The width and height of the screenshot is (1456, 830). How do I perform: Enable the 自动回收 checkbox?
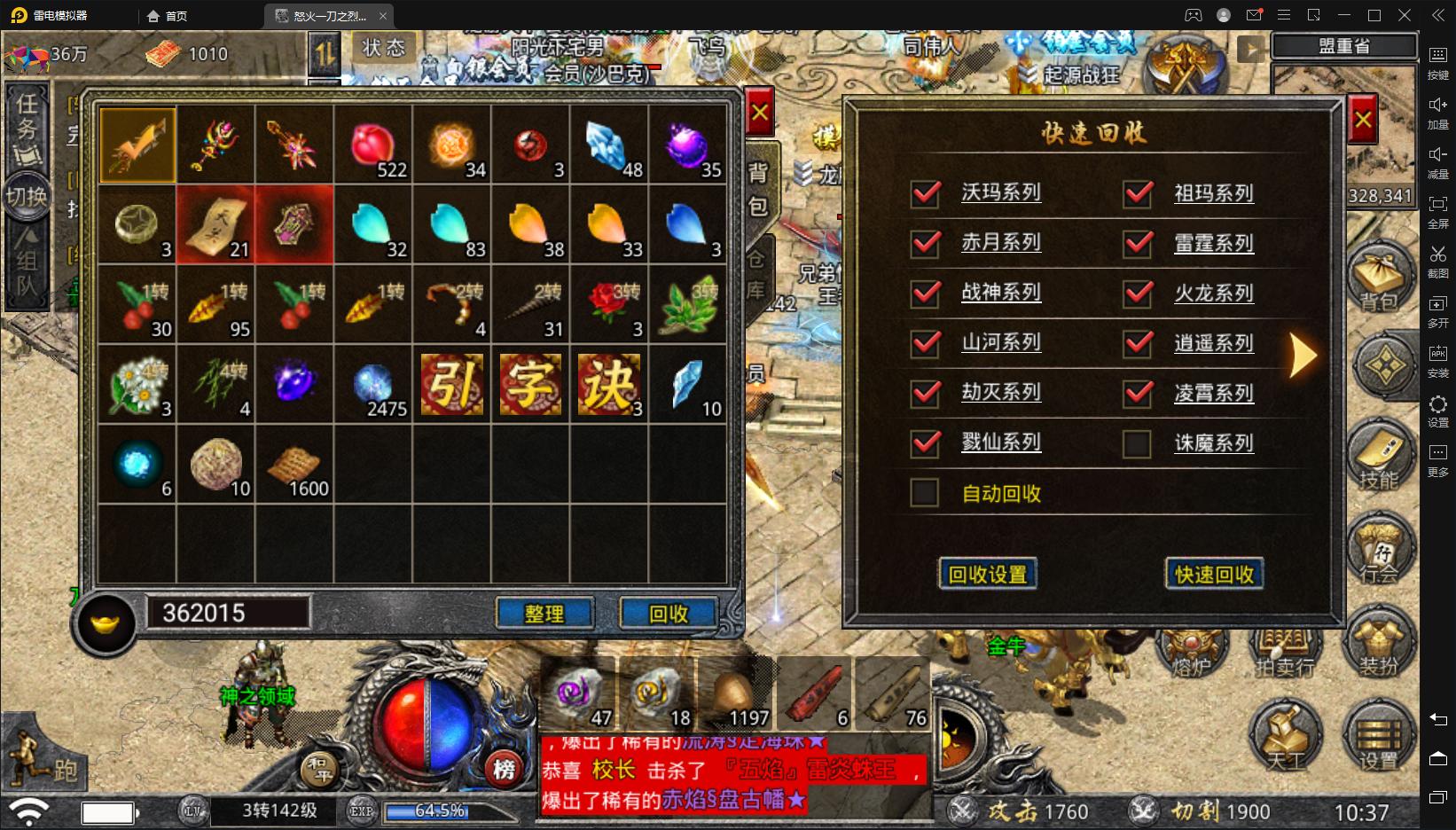point(924,494)
